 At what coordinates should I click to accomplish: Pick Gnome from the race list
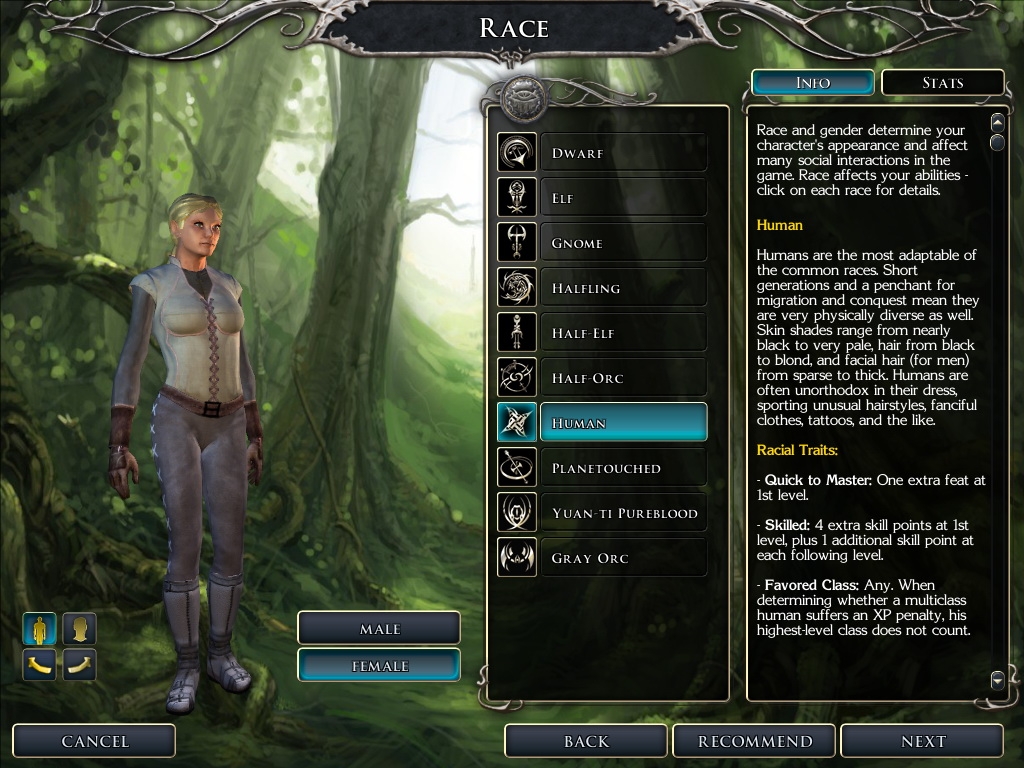[622, 243]
